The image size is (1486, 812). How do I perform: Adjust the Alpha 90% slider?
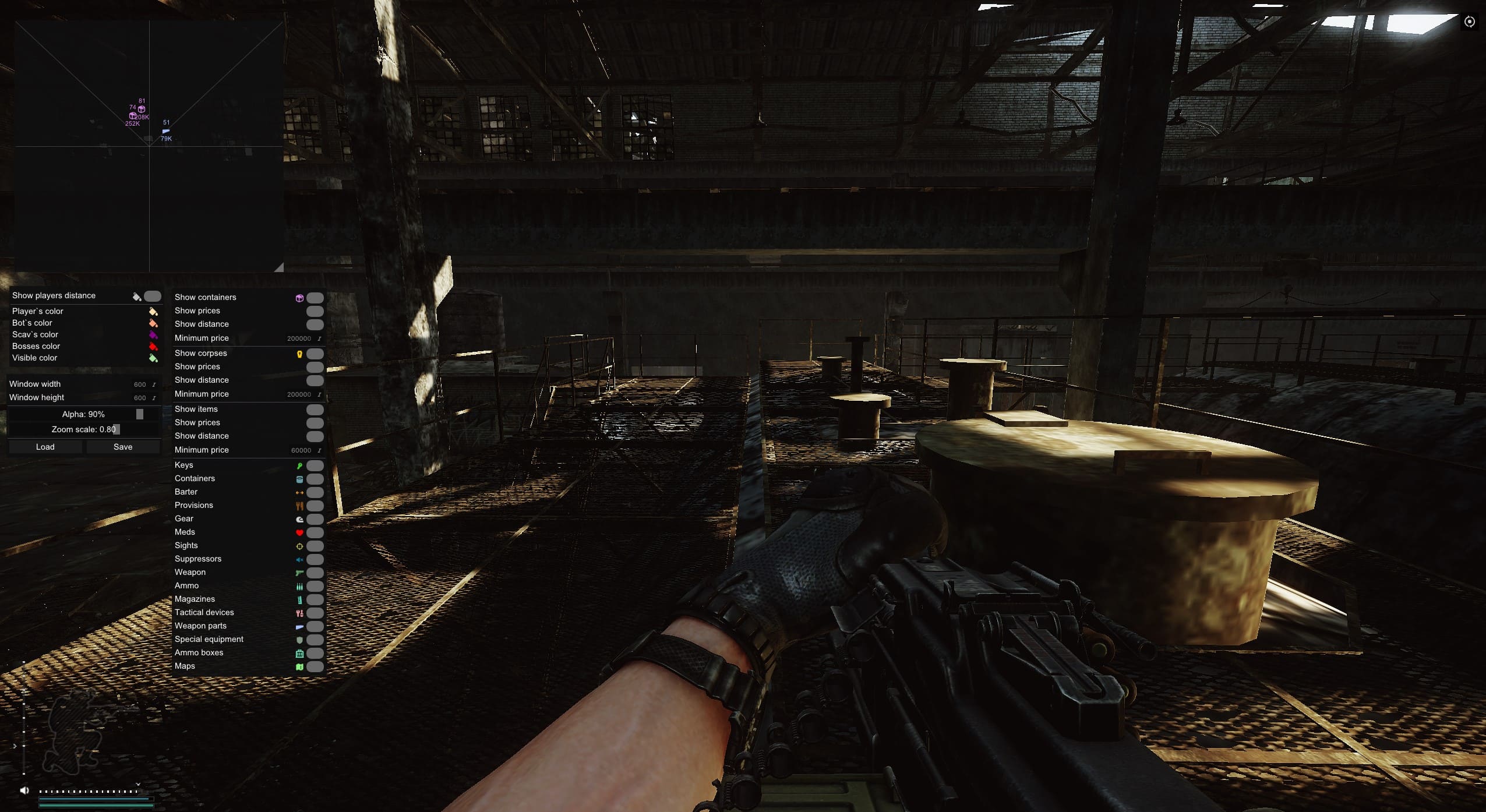pyautogui.click(x=140, y=414)
